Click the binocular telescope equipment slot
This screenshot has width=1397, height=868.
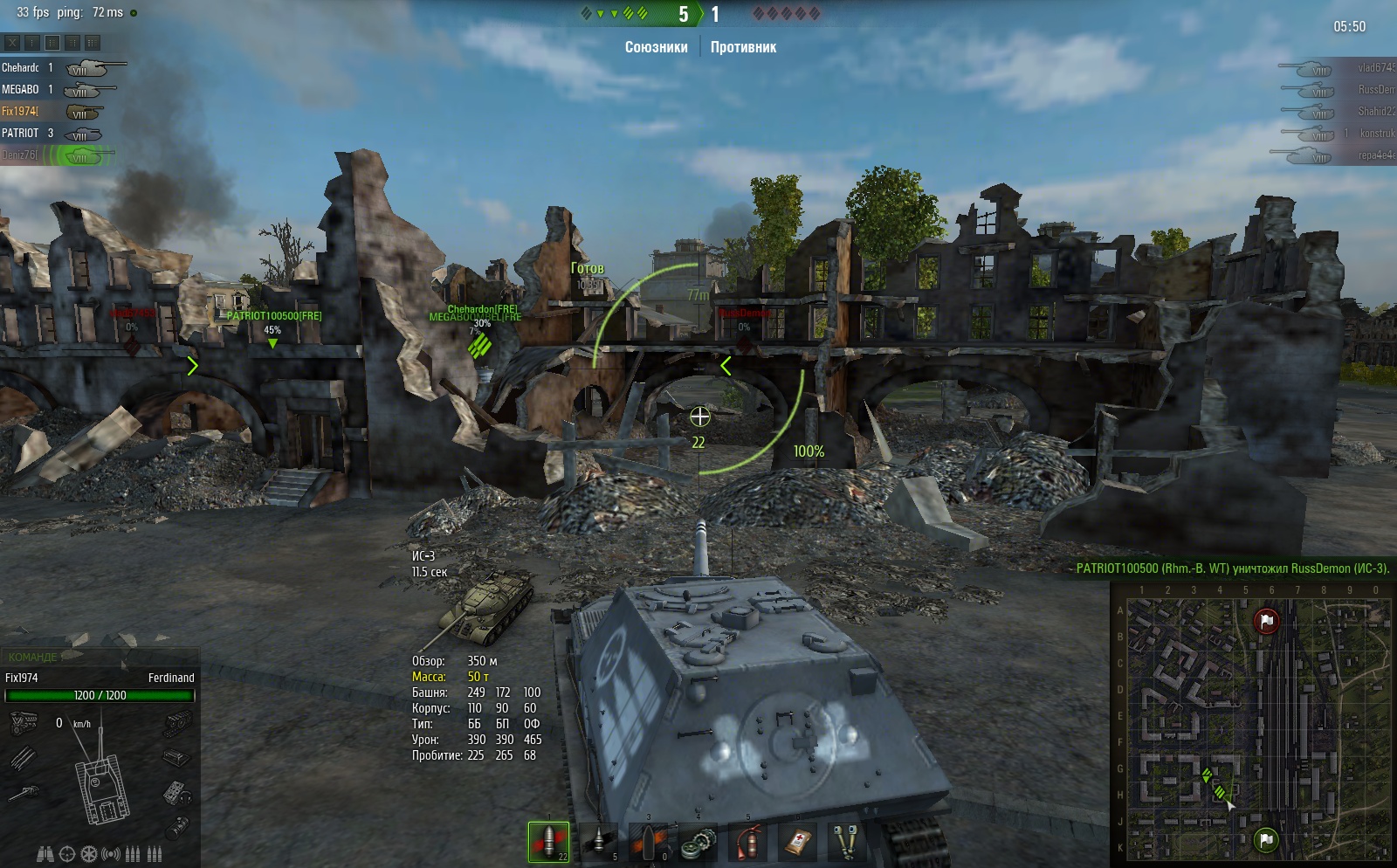pyautogui.click(x=45, y=854)
